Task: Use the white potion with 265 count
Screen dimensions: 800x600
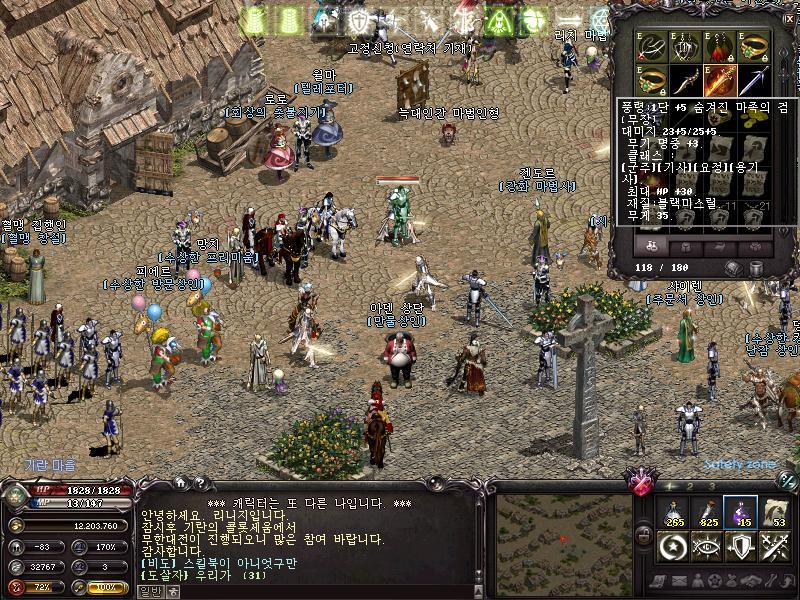Action: pos(674,512)
